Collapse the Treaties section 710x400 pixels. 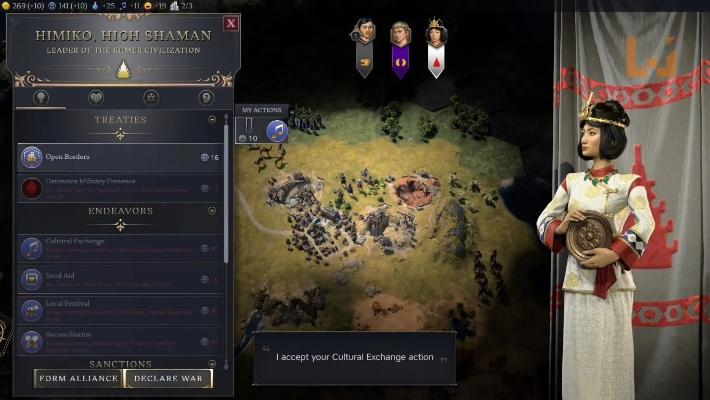tap(212, 120)
